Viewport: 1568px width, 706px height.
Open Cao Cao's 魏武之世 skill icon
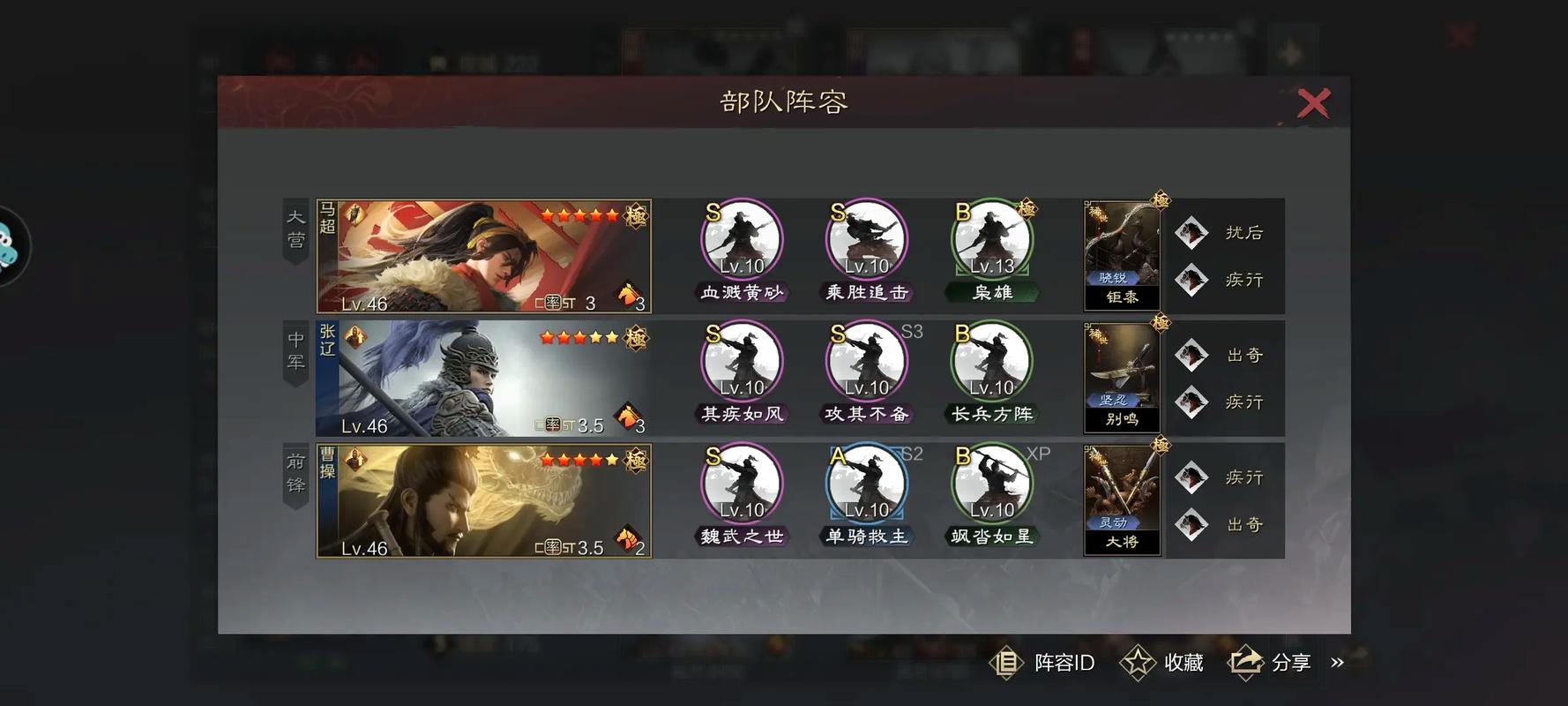[741, 484]
